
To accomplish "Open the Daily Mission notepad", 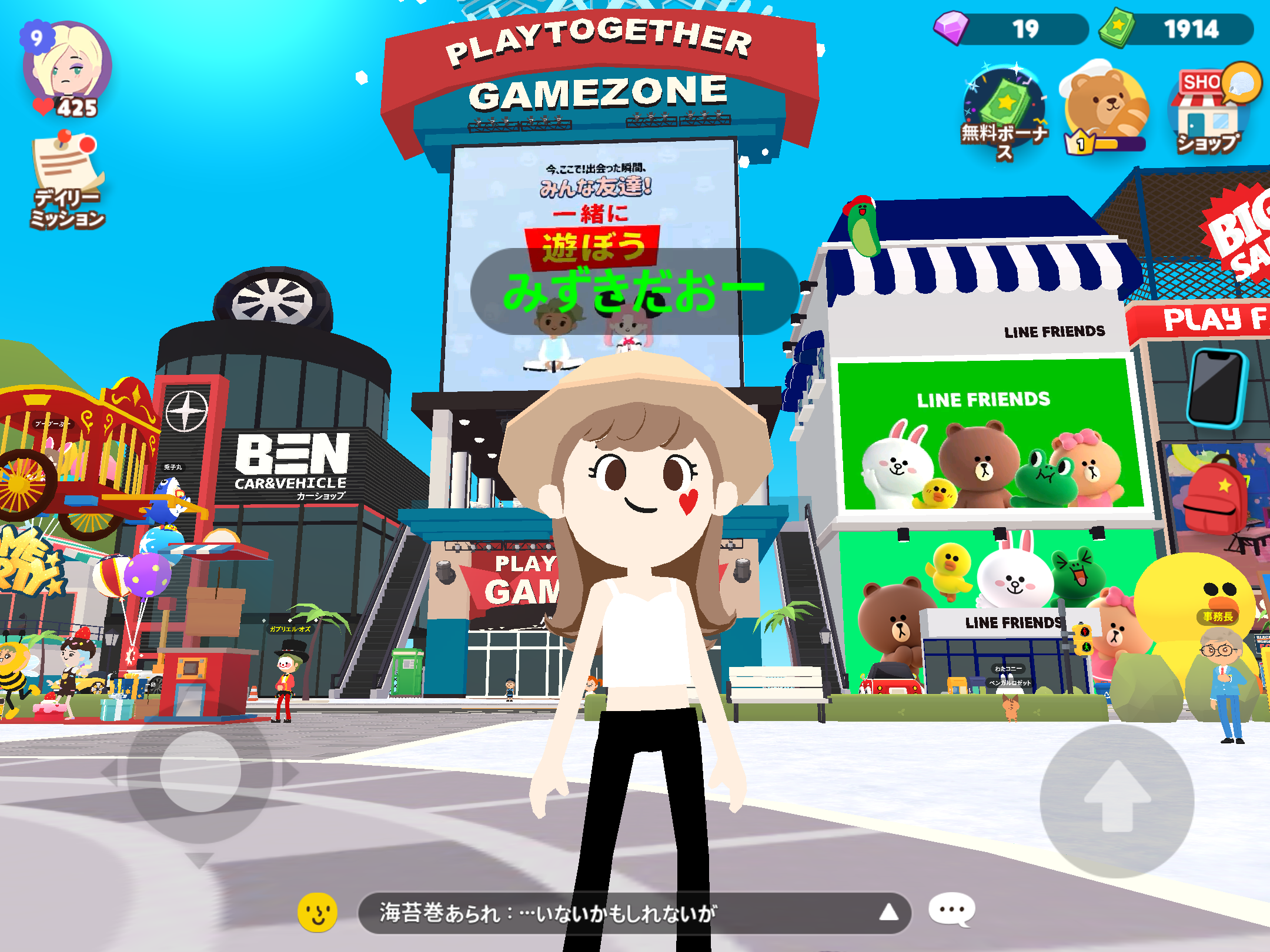I will (x=68, y=179).
